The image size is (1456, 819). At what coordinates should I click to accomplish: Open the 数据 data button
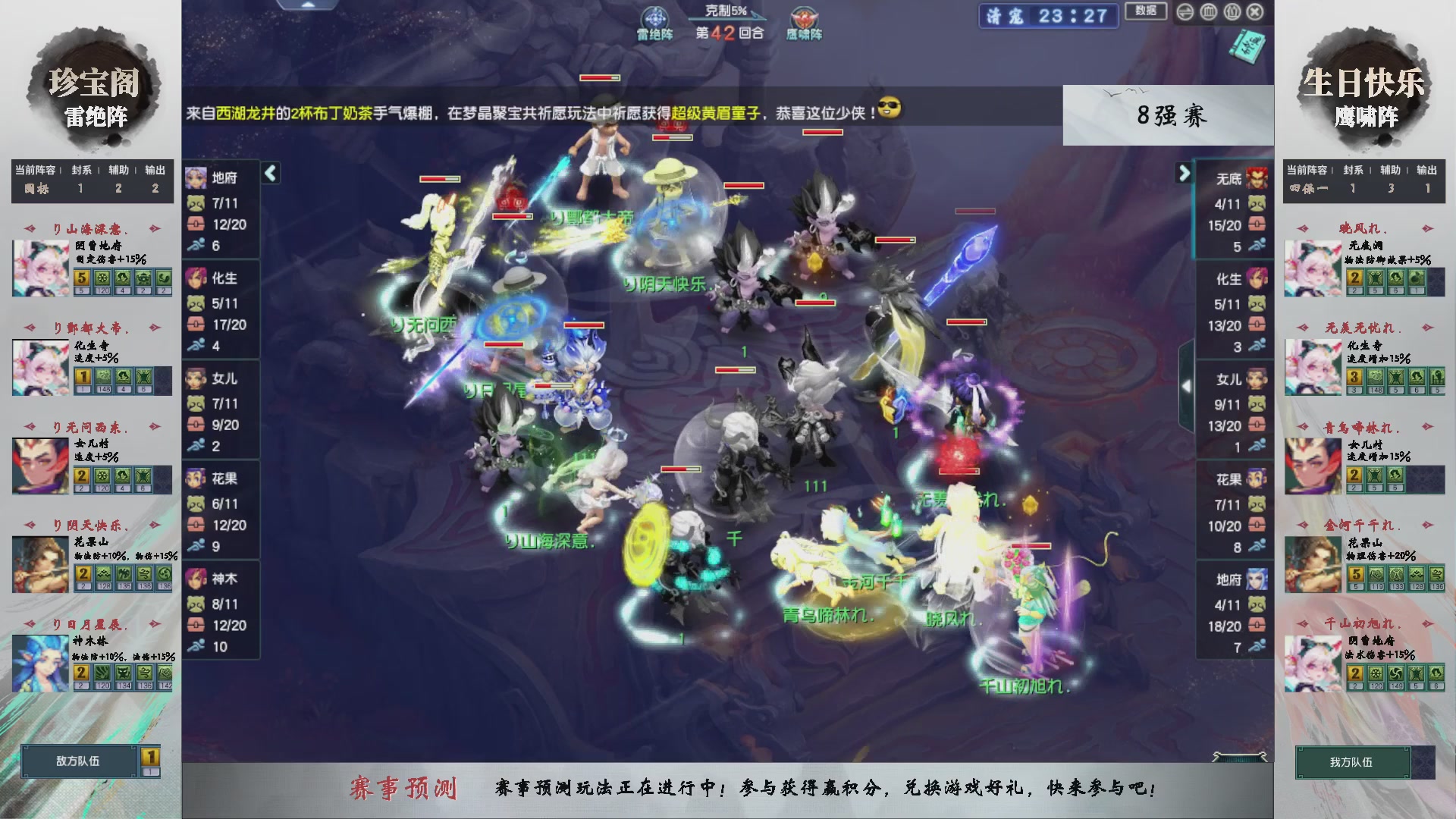pyautogui.click(x=1146, y=12)
